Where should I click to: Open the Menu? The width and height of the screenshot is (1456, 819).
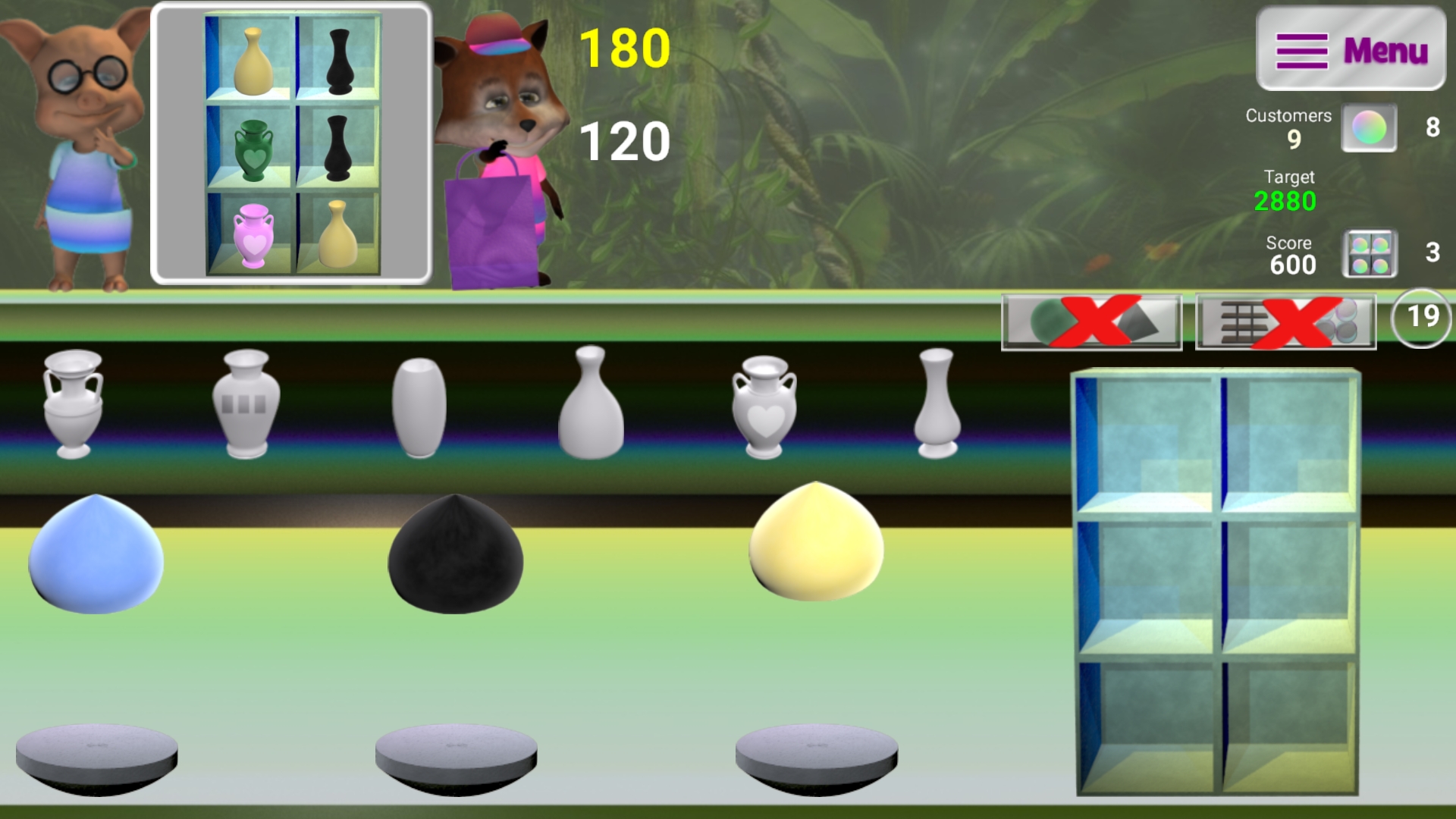pos(1351,48)
